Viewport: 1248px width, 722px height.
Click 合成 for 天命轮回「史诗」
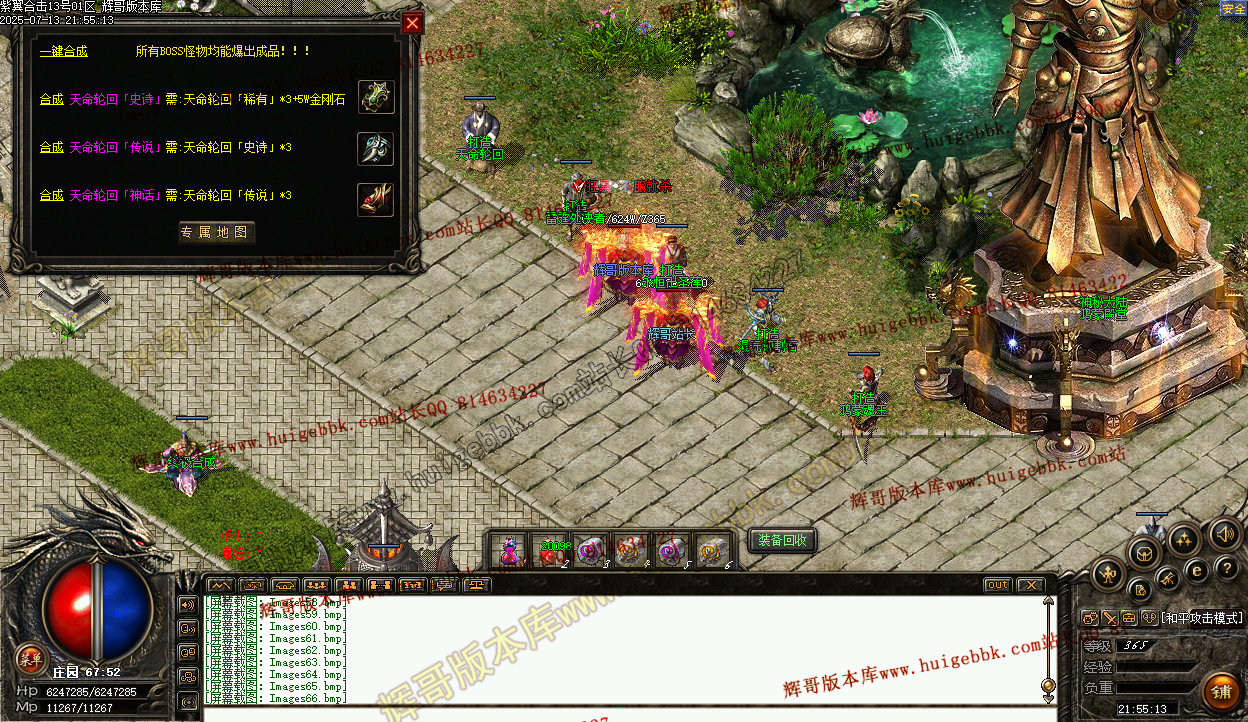coord(51,100)
